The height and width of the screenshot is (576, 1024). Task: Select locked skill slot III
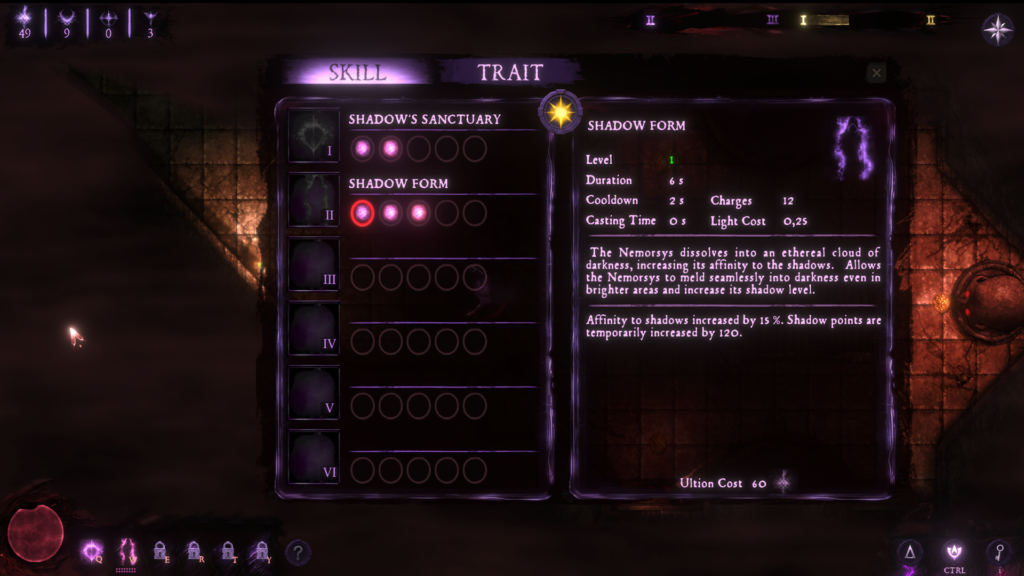click(314, 264)
